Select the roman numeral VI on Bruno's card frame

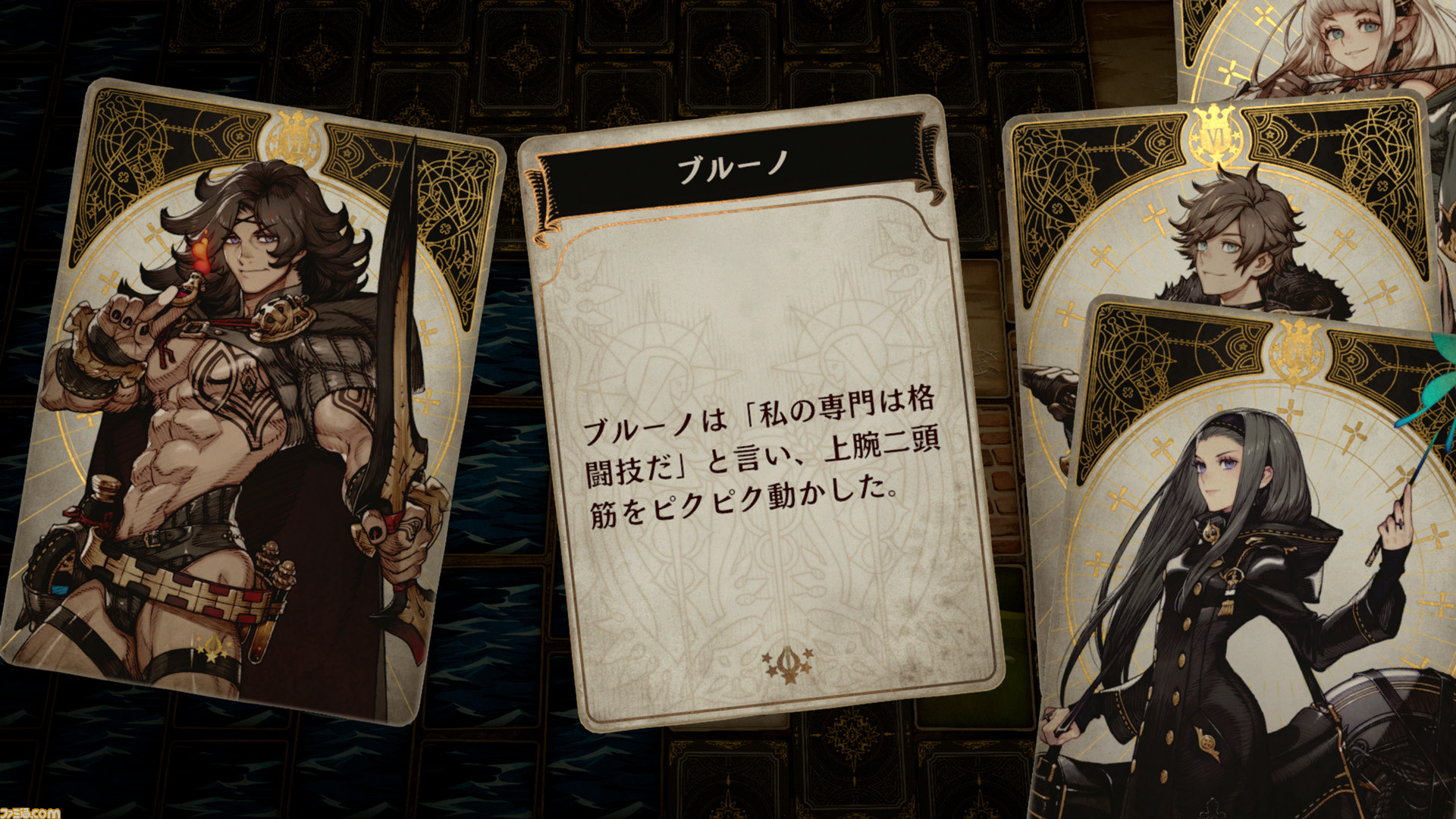pos(294,143)
